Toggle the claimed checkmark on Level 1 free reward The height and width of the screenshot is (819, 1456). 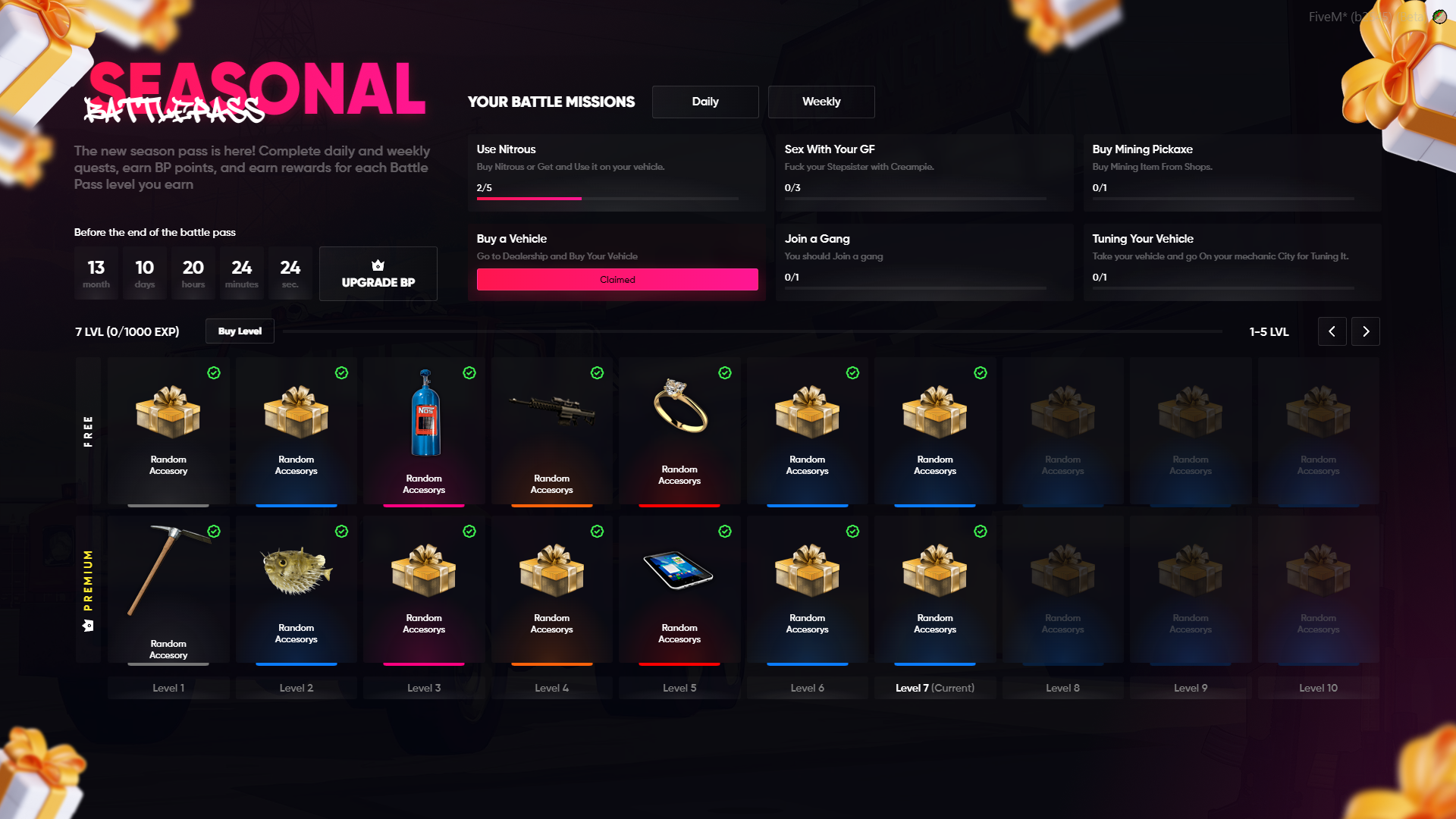(x=214, y=373)
